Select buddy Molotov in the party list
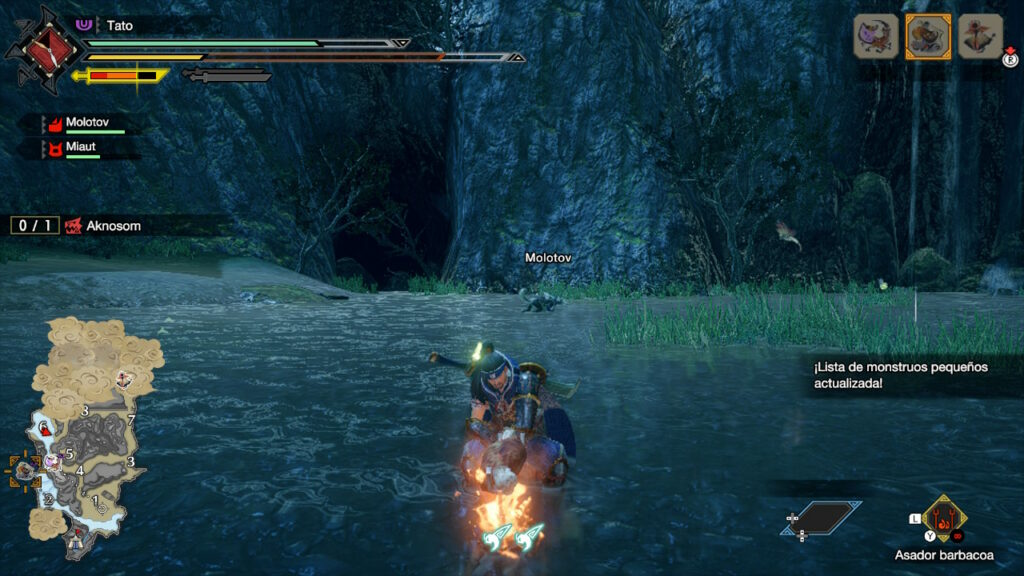The width and height of the screenshot is (1024, 576). tap(87, 123)
